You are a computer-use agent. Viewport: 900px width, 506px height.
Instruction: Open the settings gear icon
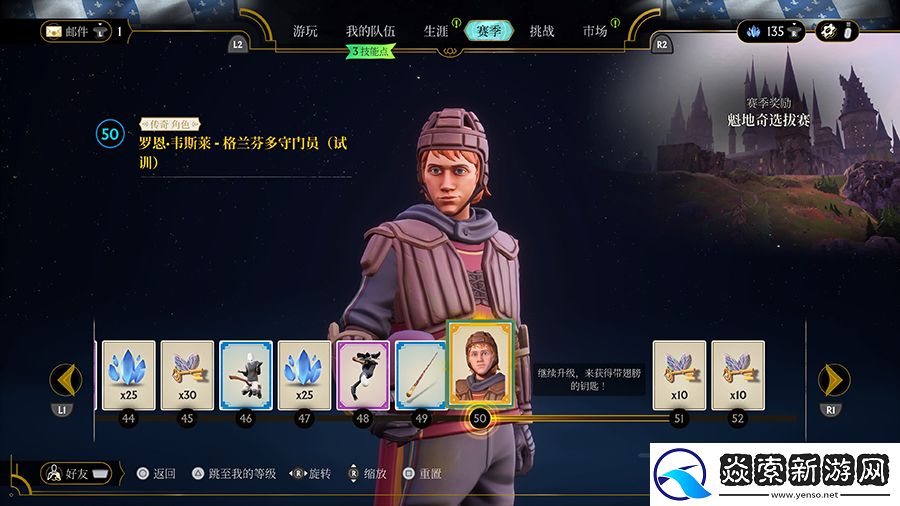point(828,31)
